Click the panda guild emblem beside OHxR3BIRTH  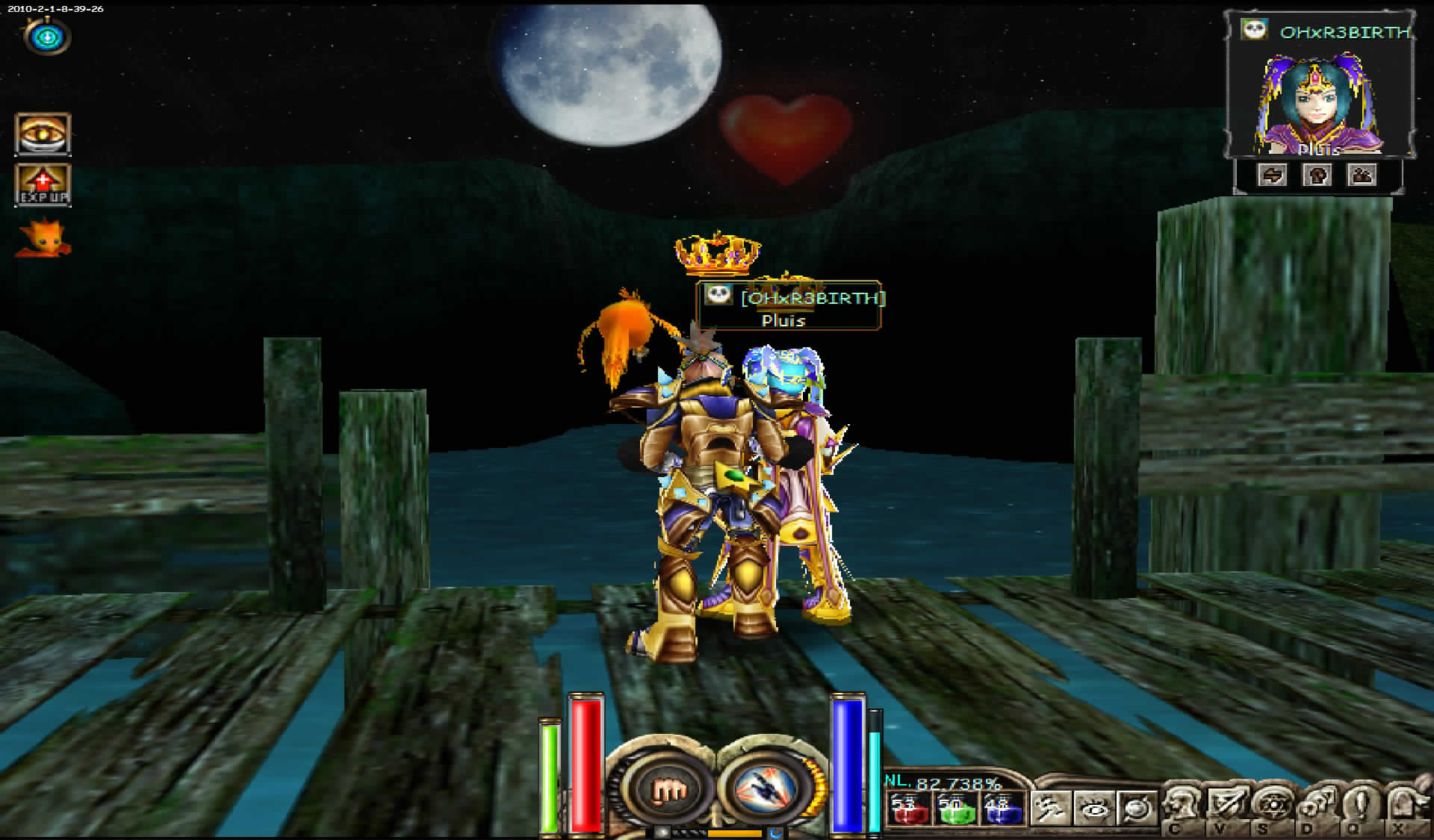(x=1255, y=31)
